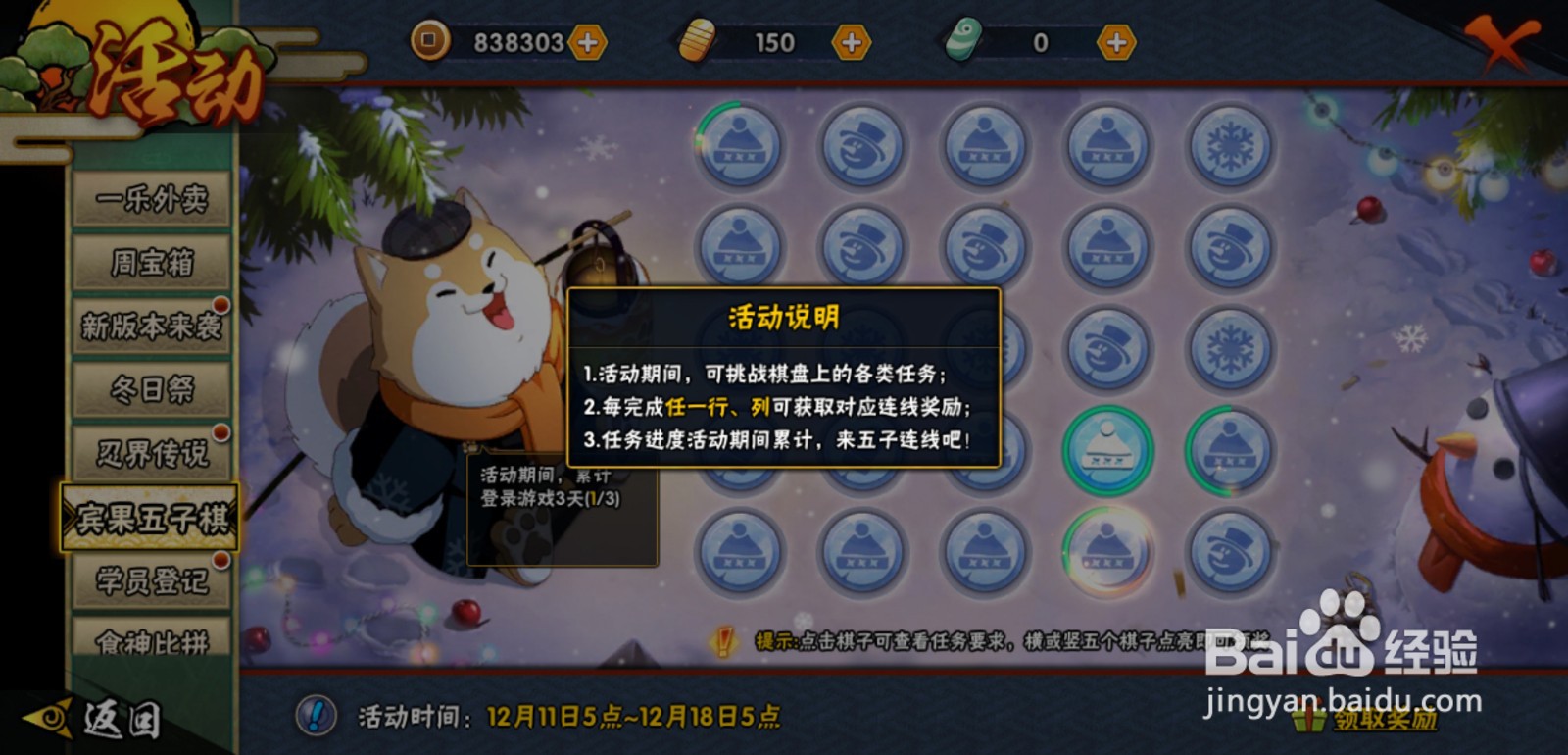
Task: Open the 食神比拼 tab
Action: [149, 642]
